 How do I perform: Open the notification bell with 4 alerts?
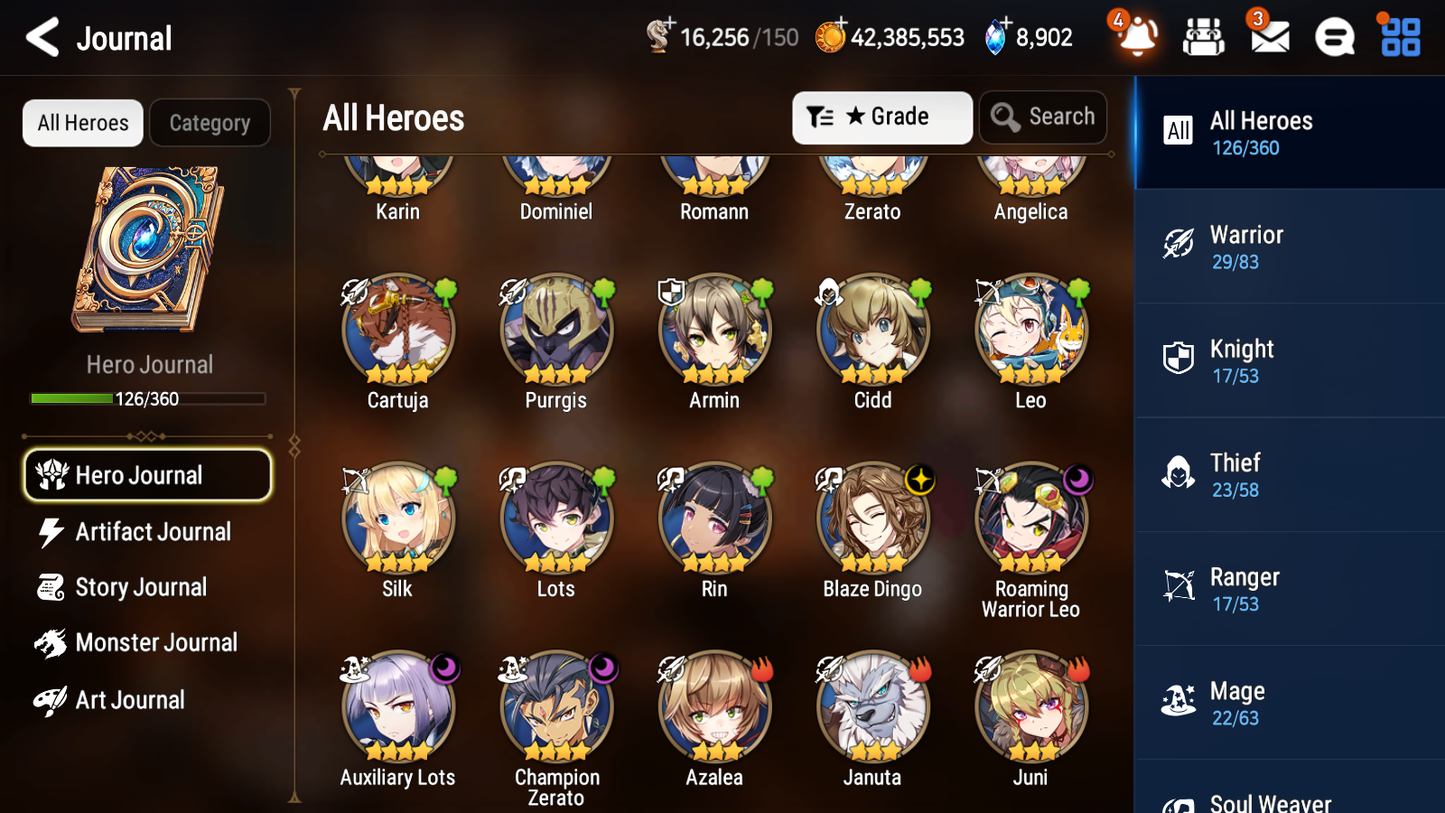1136,36
